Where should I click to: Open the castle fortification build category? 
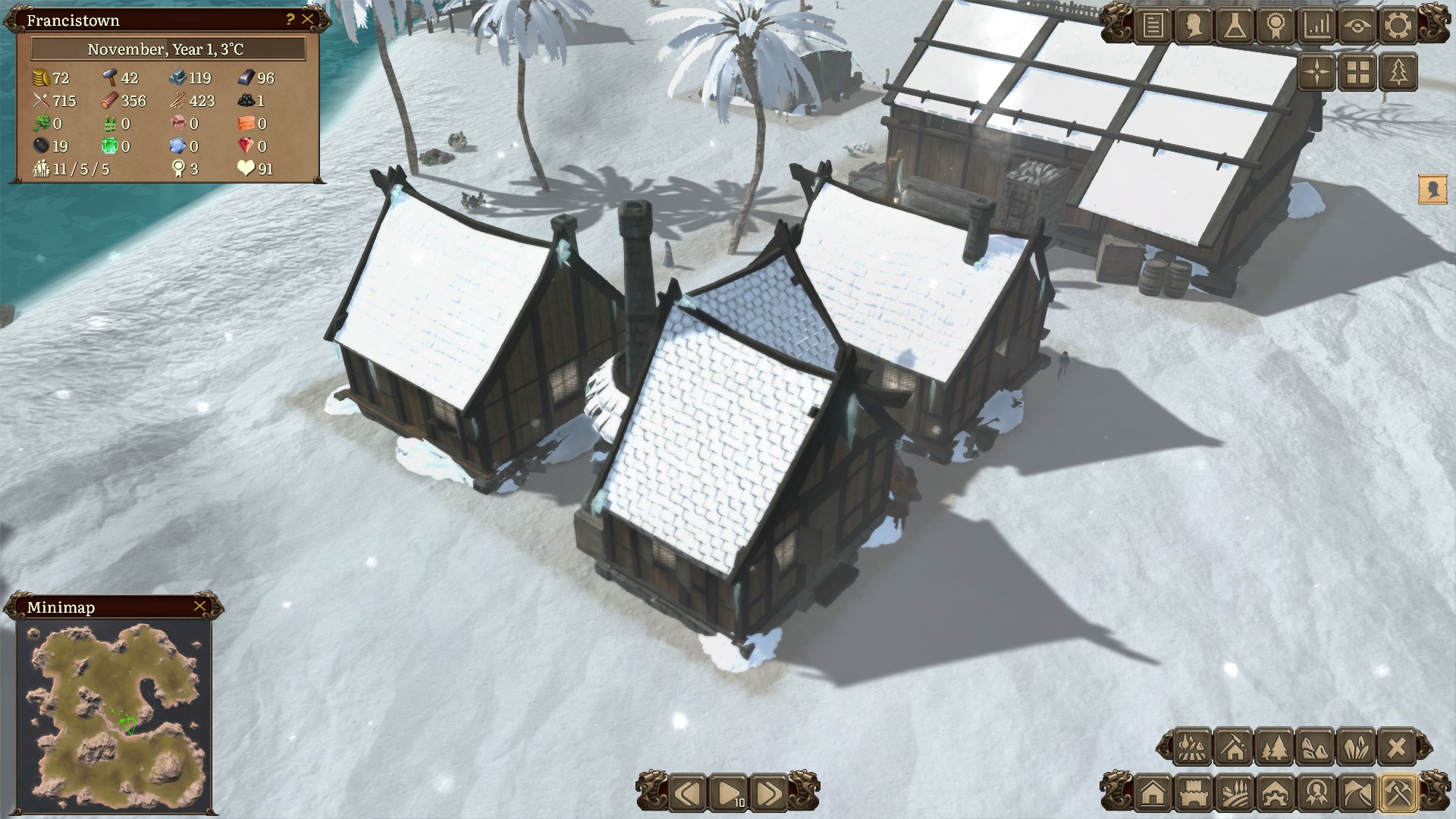[x=1194, y=793]
